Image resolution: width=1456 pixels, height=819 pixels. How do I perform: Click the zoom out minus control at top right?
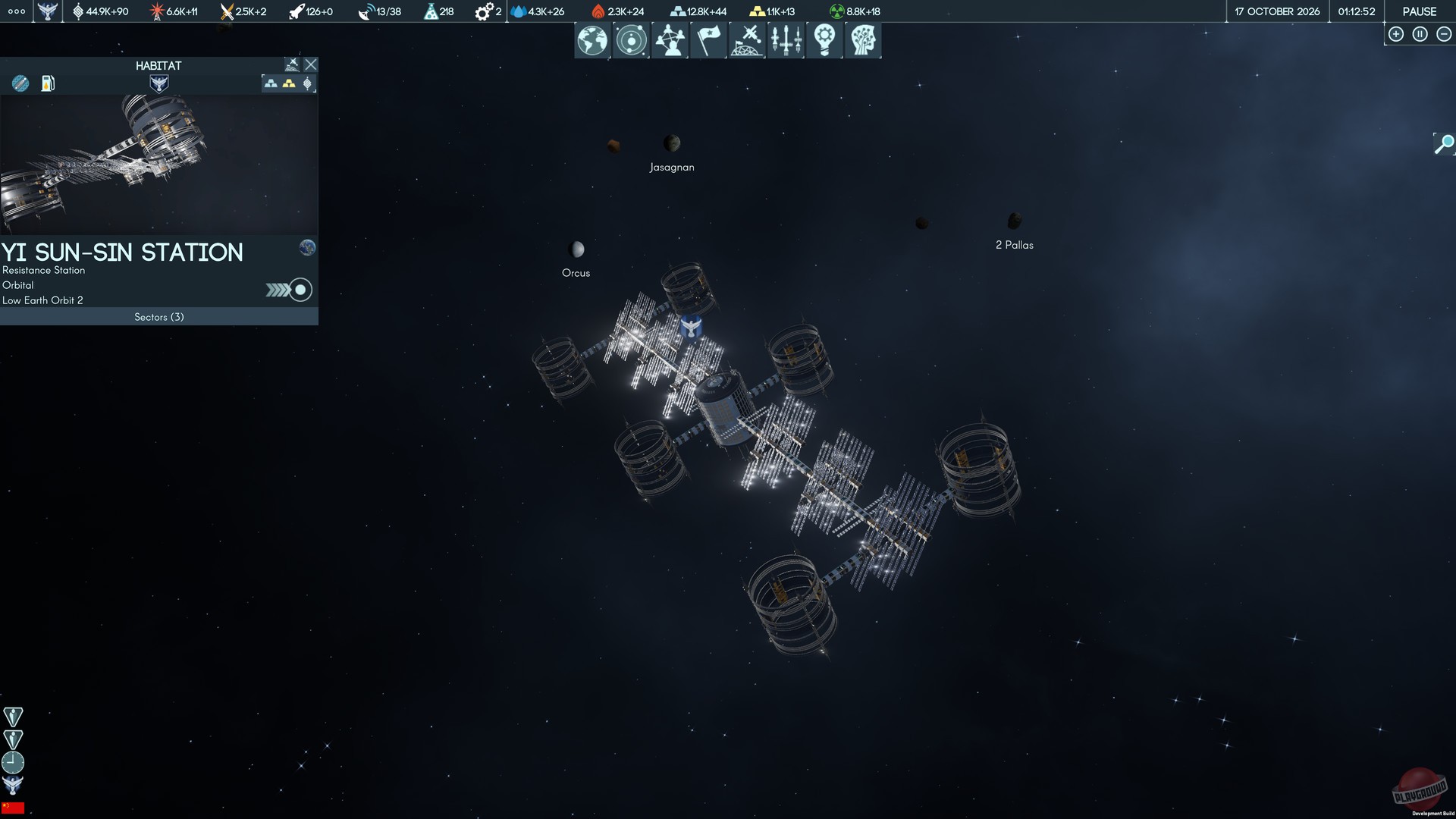click(x=1443, y=33)
